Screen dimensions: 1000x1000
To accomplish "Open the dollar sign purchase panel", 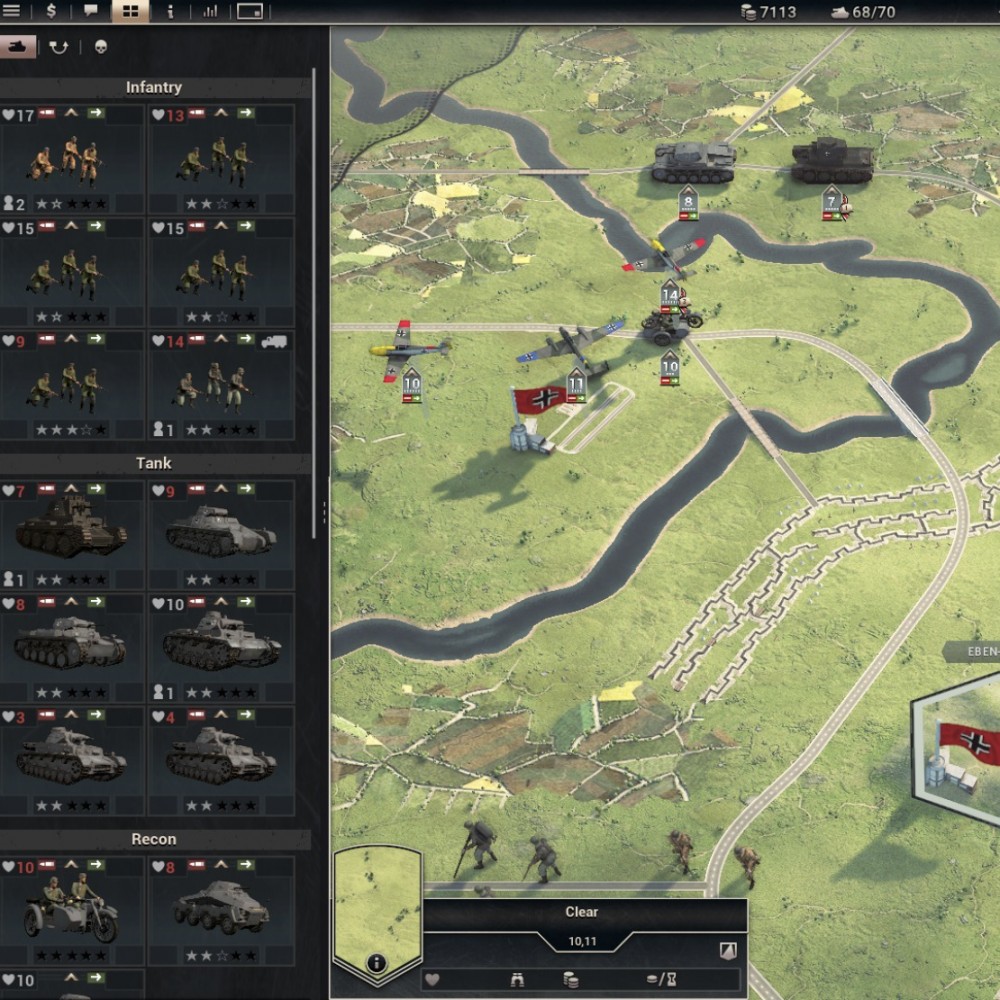I will (51, 11).
